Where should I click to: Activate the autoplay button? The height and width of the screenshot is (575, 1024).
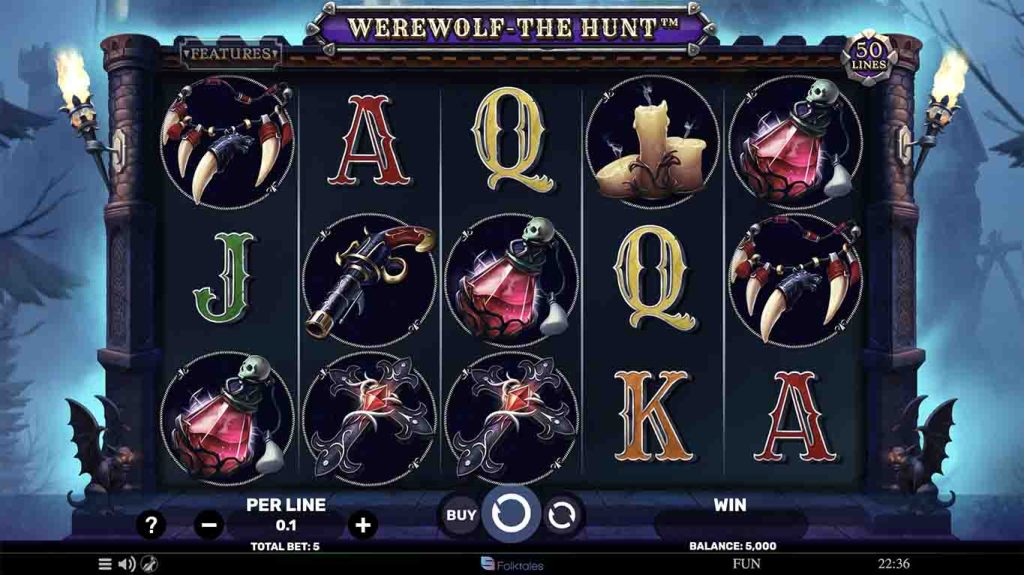(562, 515)
